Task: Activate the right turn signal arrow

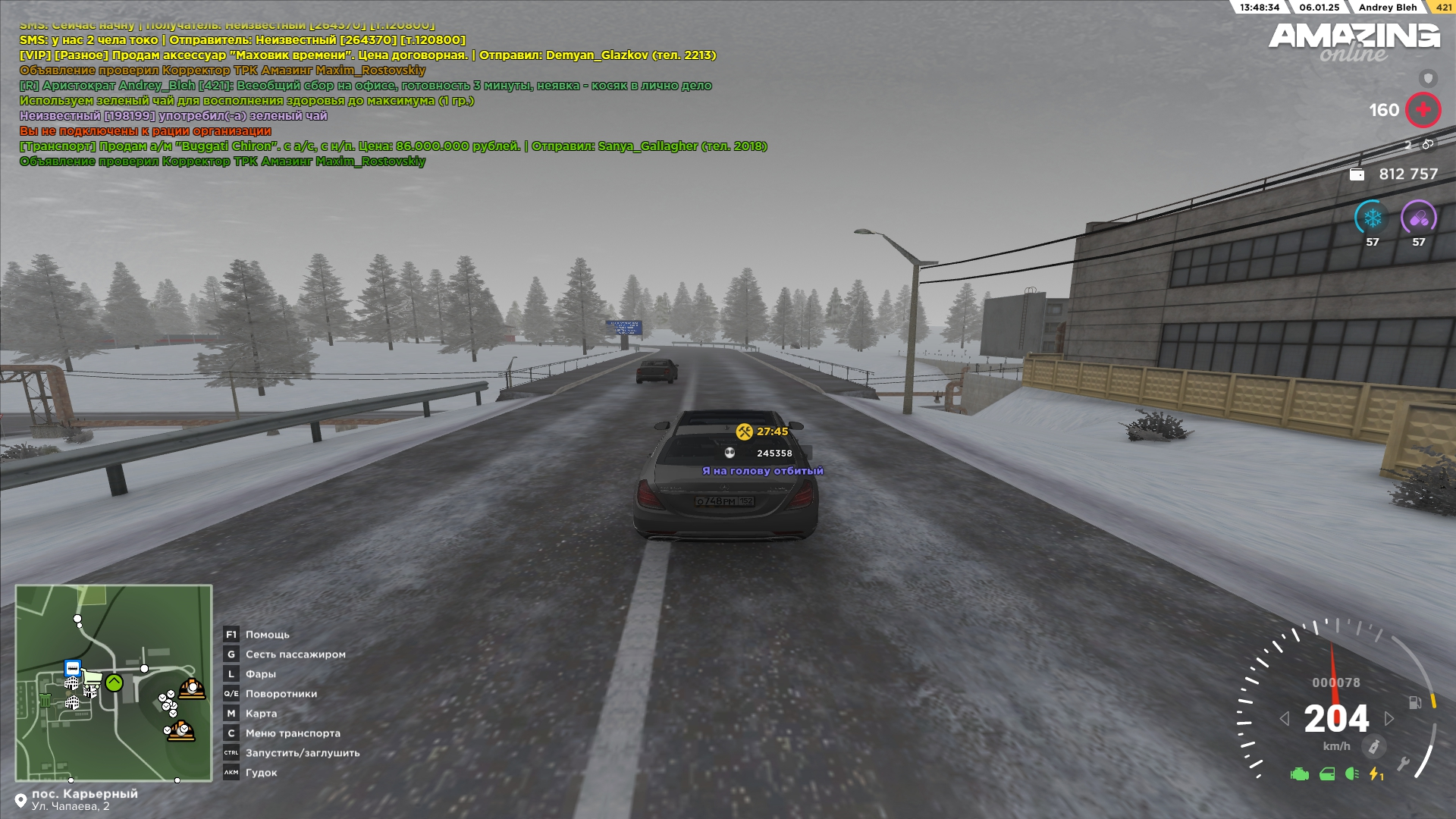Action: point(1389,718)
